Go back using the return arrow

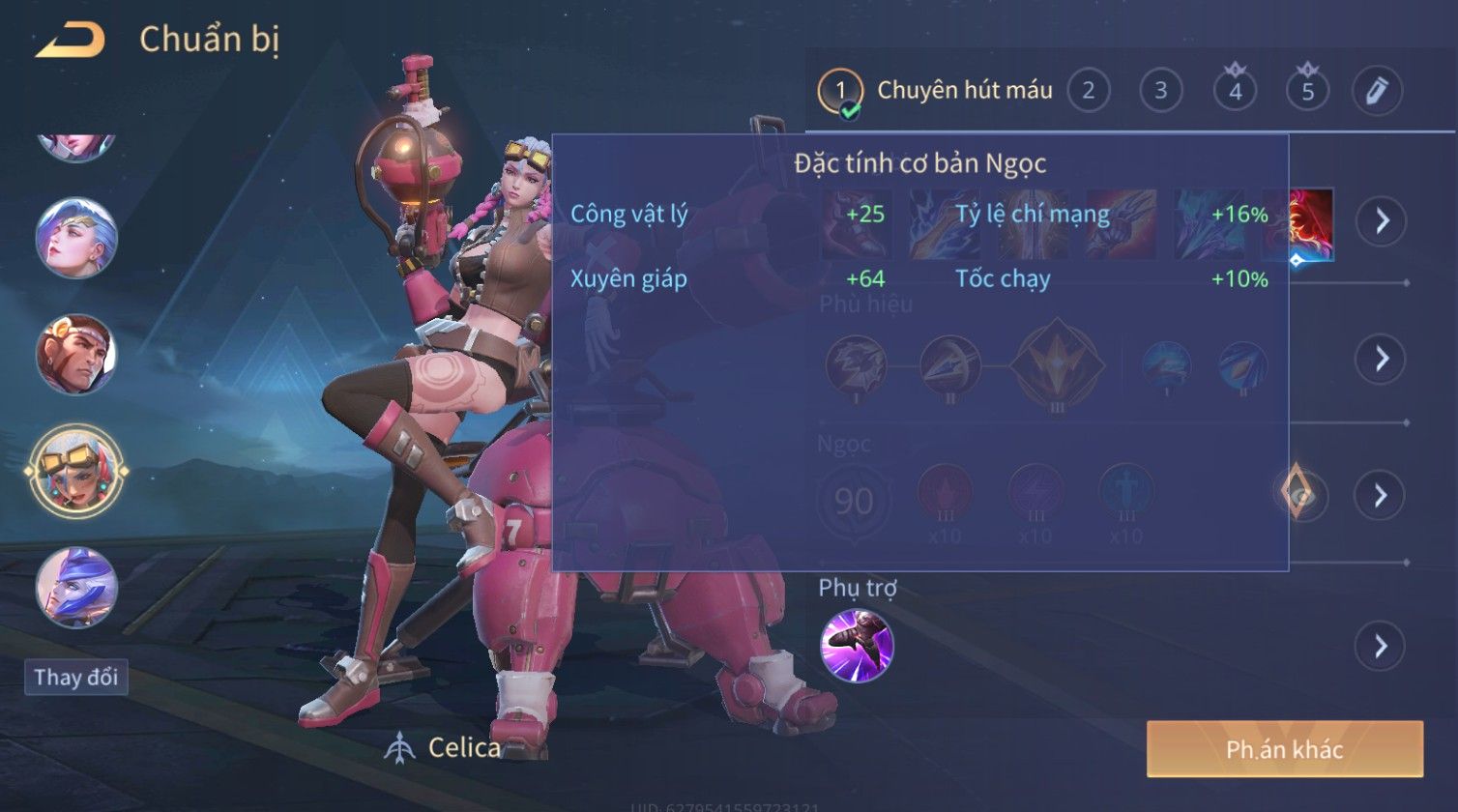[71, 41]
